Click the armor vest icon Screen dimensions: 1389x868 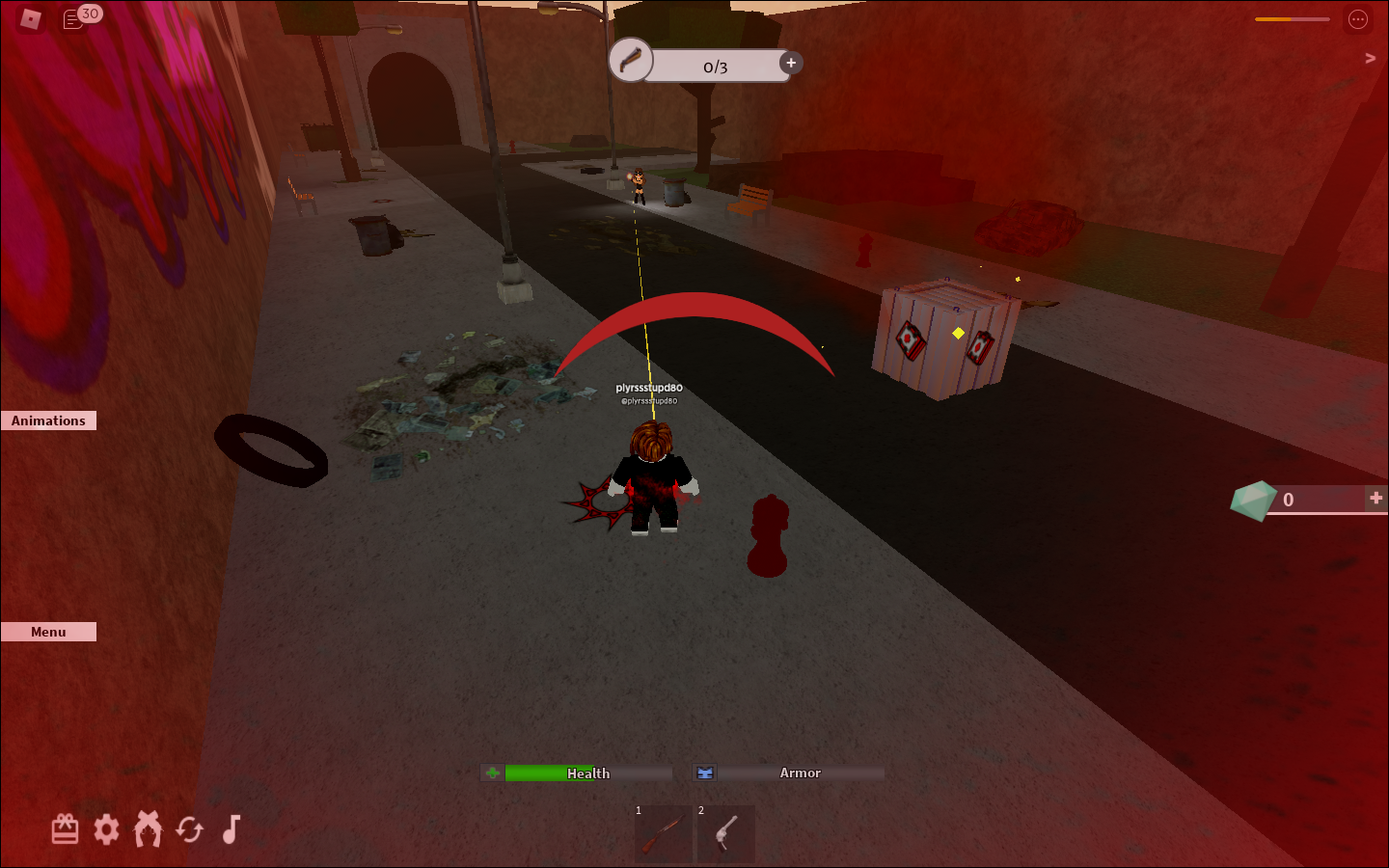point(705,773)
